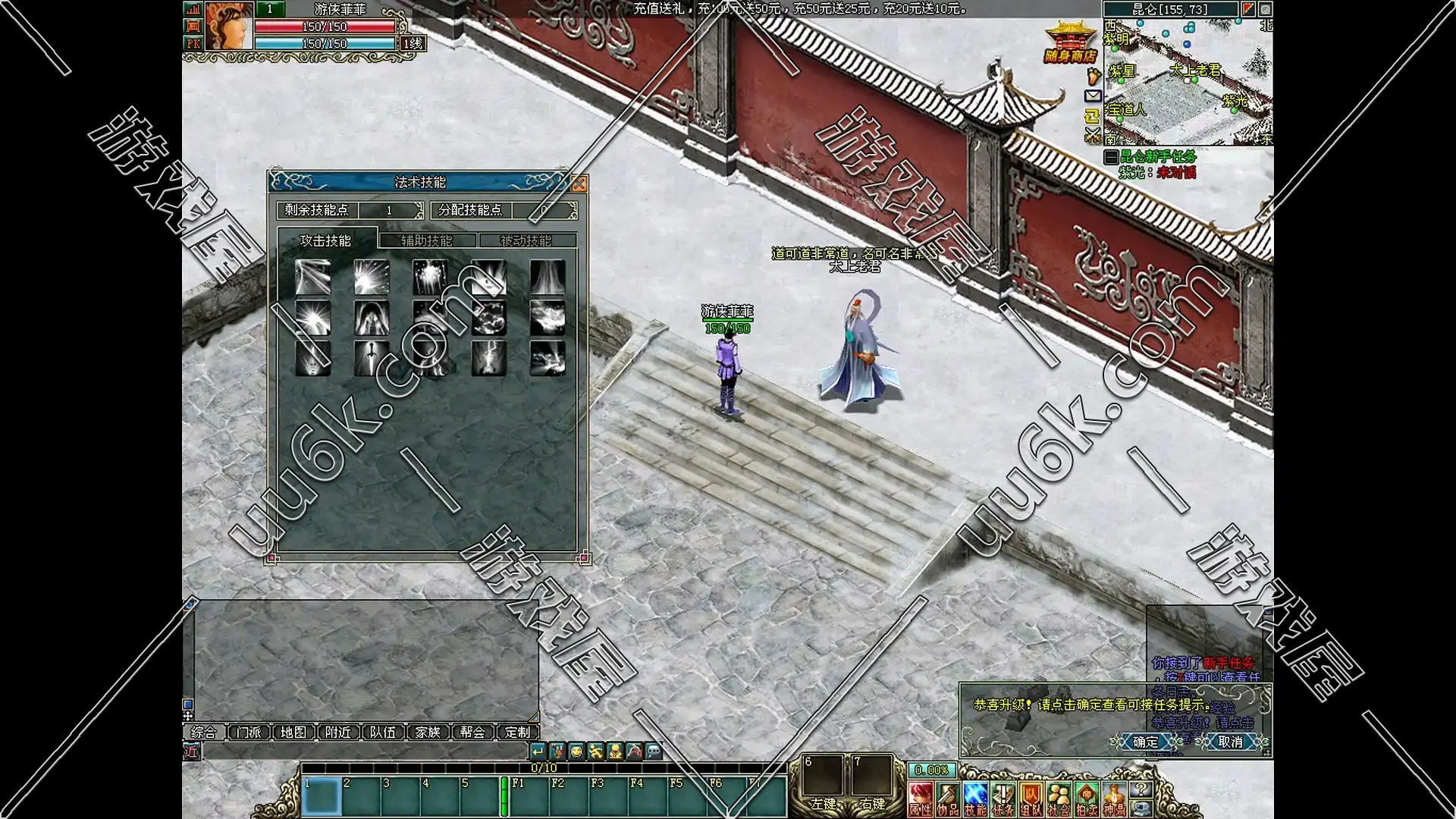This screenshot has width=1456, height=819.
Task: Switch chat to the 帮会 channel
Action: [472, 732]
